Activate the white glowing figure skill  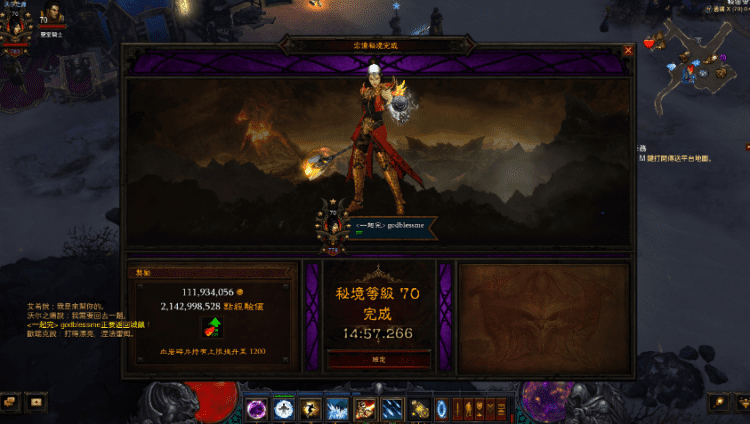pos(284,408)
